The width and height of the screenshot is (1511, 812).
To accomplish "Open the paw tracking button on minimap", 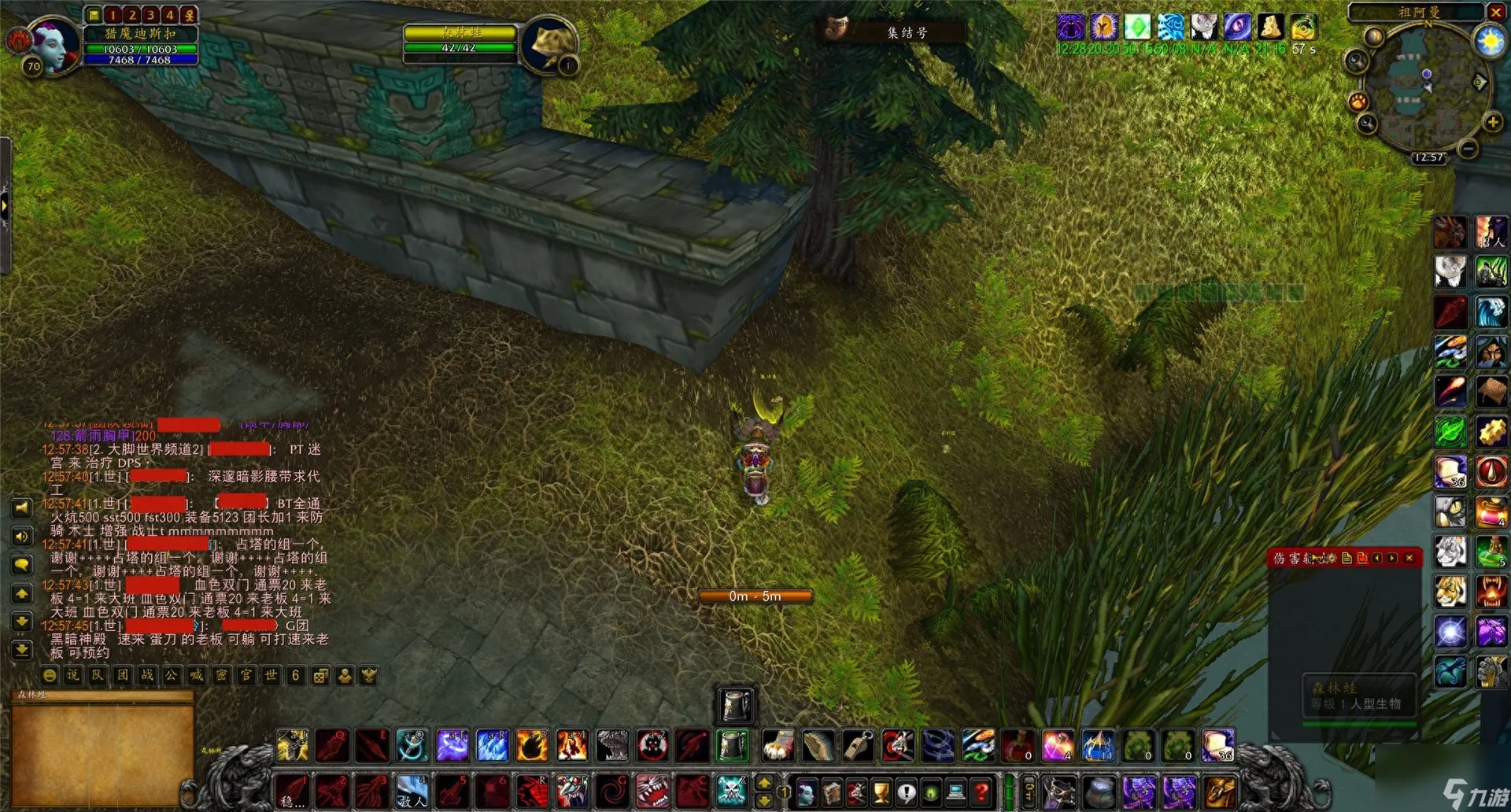I will tap(1359, 101).
